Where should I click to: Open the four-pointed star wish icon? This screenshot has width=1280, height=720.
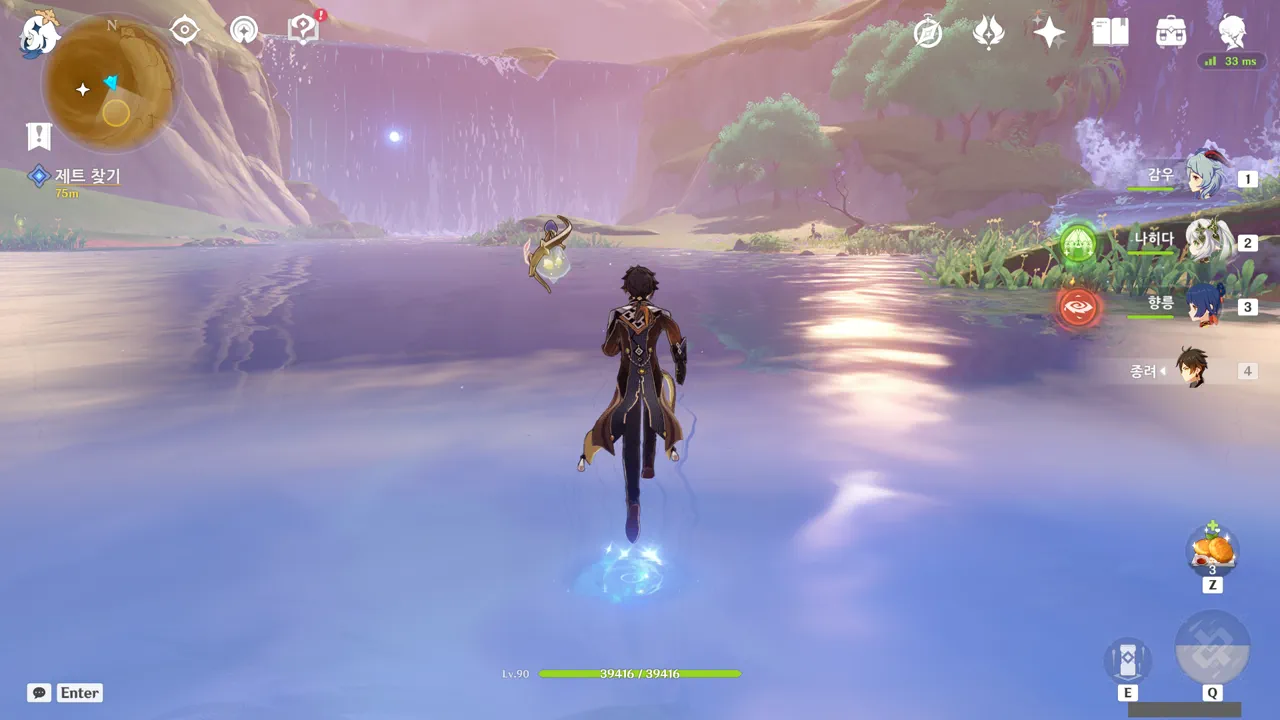[1049, 32]
